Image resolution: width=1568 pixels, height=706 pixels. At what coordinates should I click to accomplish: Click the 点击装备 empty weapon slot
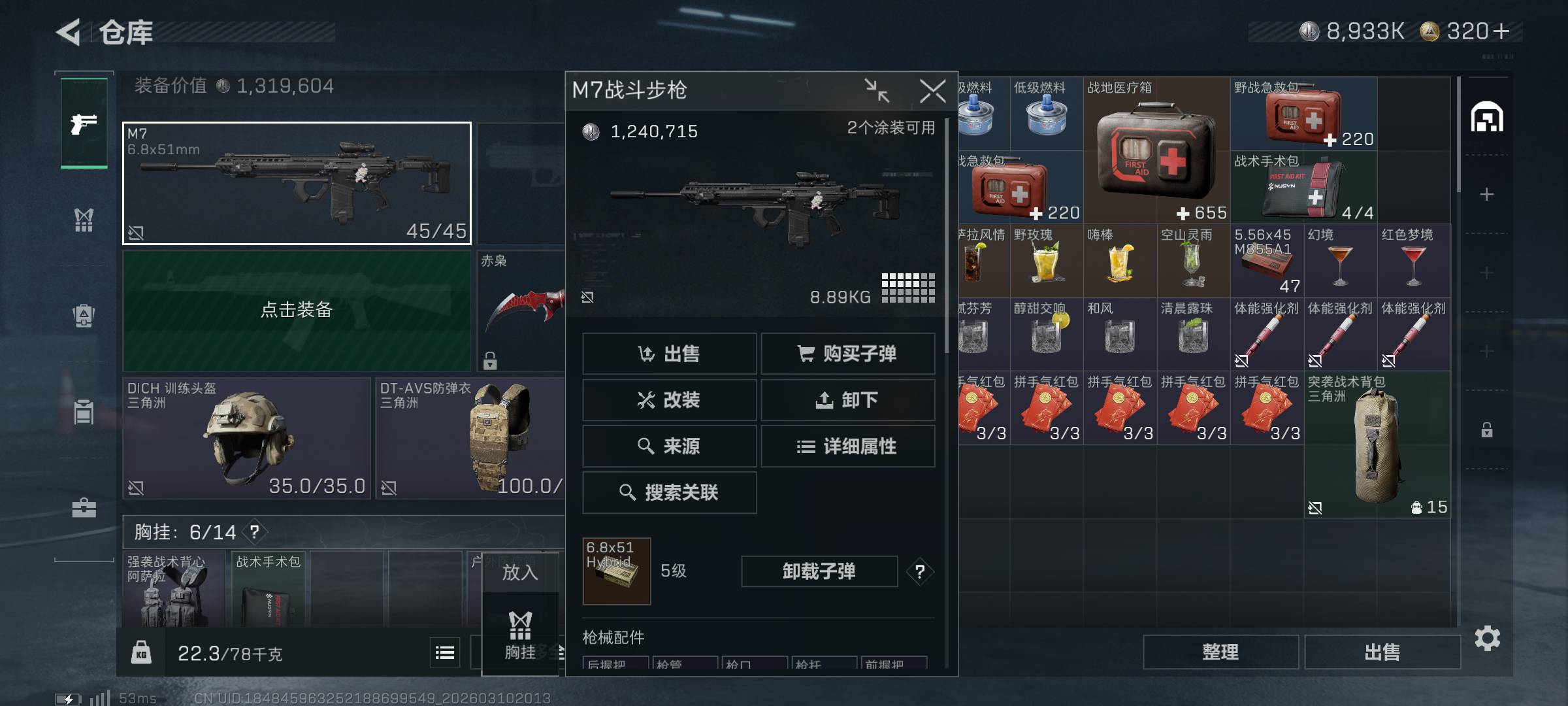coord(297,310)
